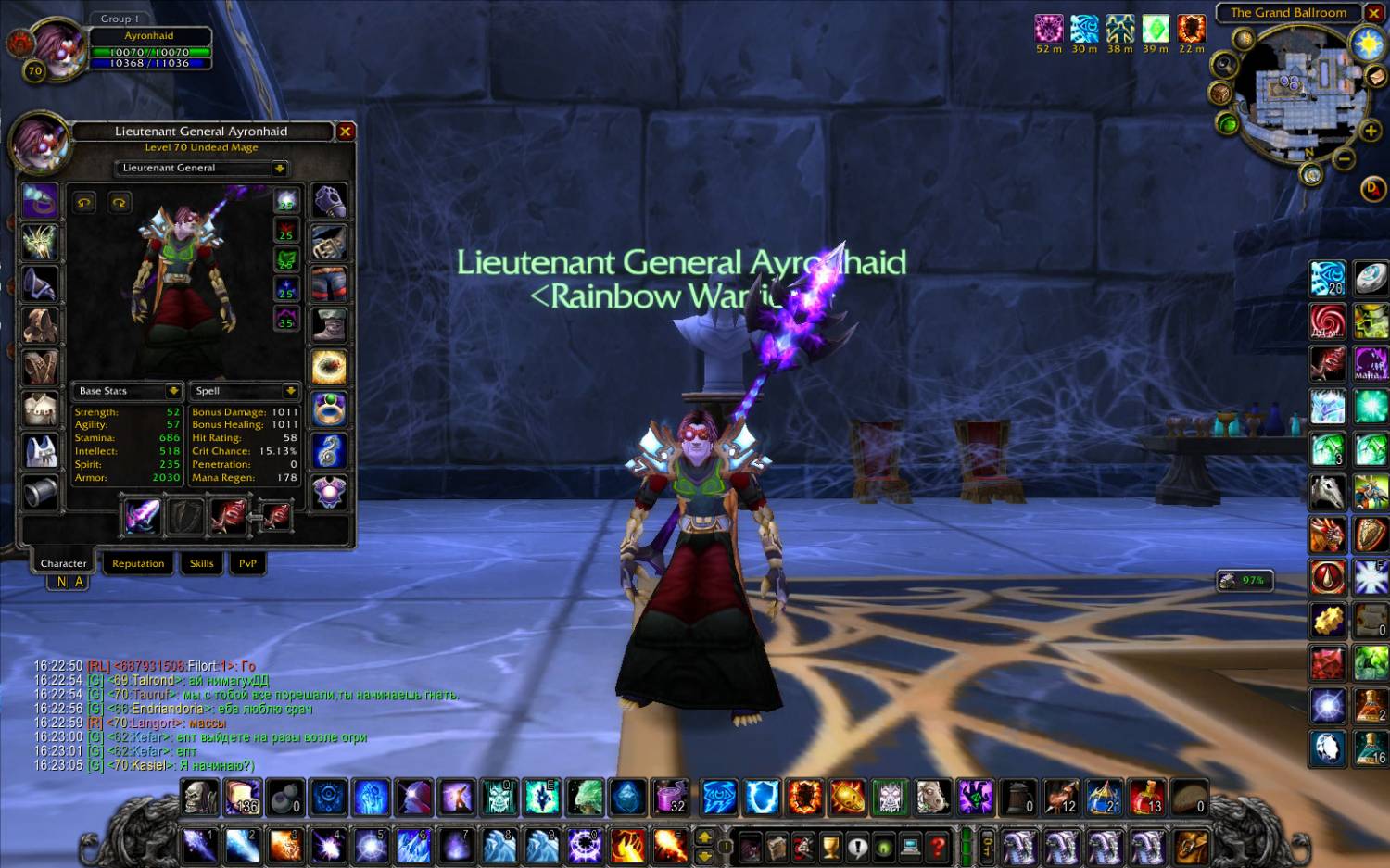
Task: Open the red question mark help button
Action: (x=938, y=846)
